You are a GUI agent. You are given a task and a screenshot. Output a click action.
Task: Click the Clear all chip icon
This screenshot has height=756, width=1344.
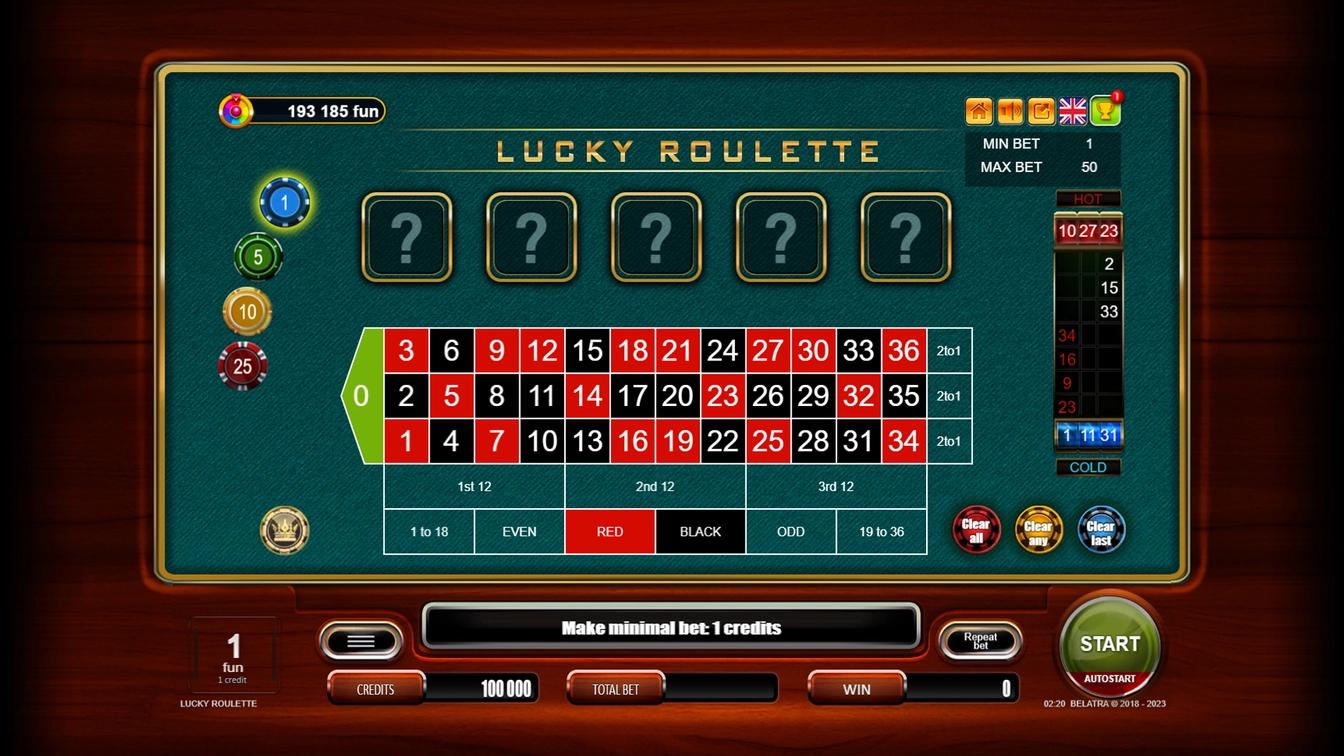tap(976, 530)
